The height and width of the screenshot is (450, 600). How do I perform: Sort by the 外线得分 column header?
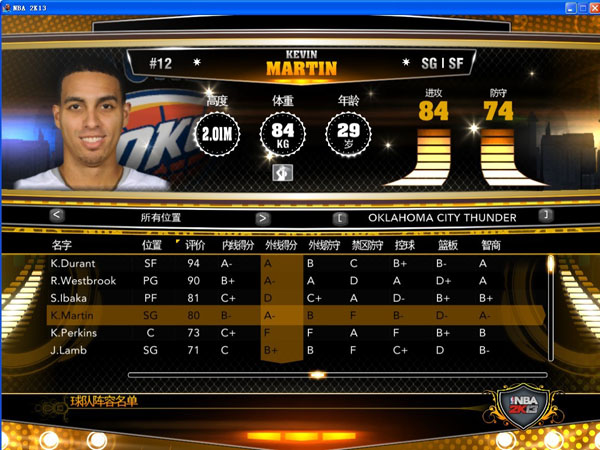click(280, 245)
